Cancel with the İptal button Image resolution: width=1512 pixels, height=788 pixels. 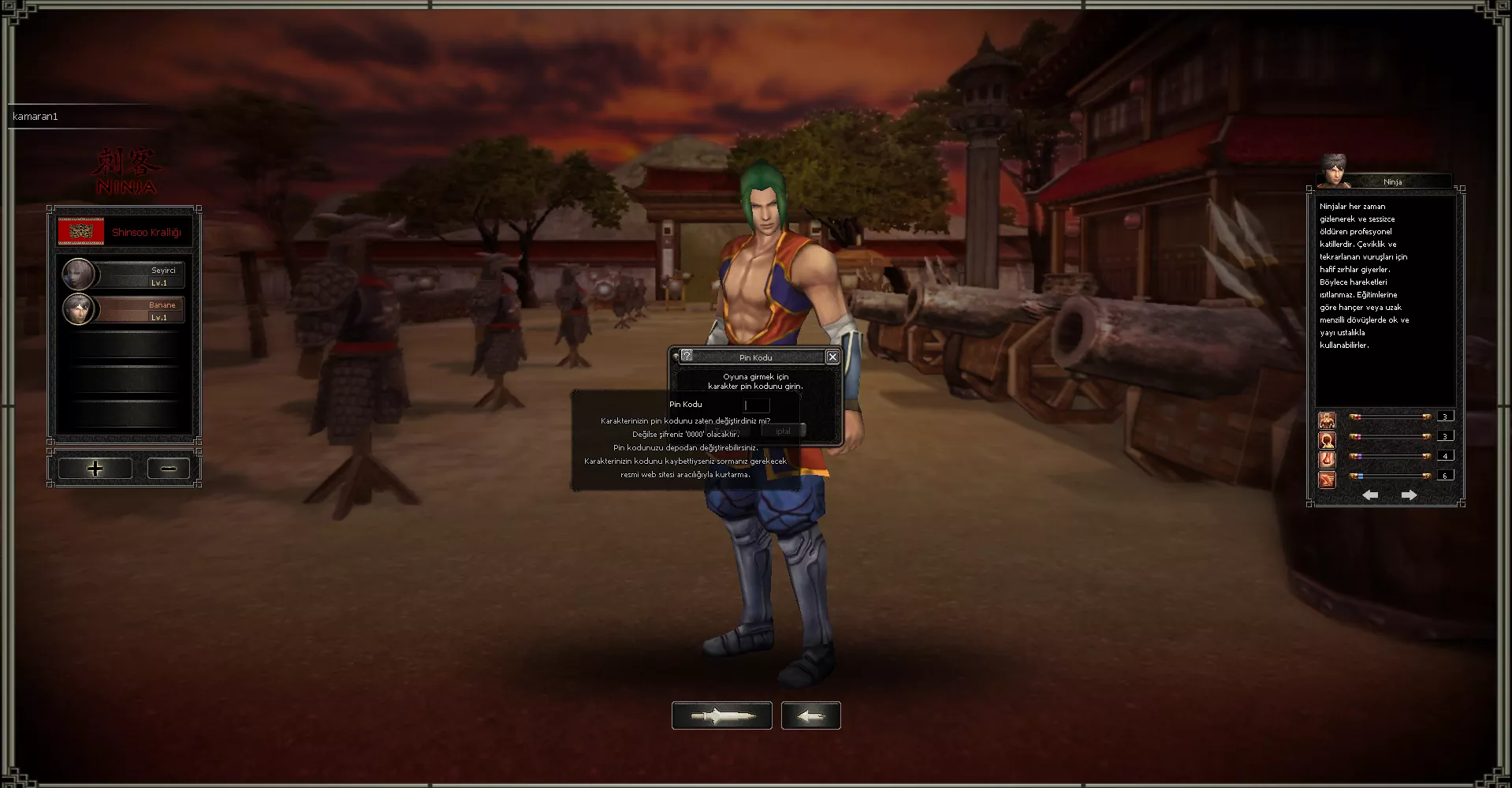point(783,431)
